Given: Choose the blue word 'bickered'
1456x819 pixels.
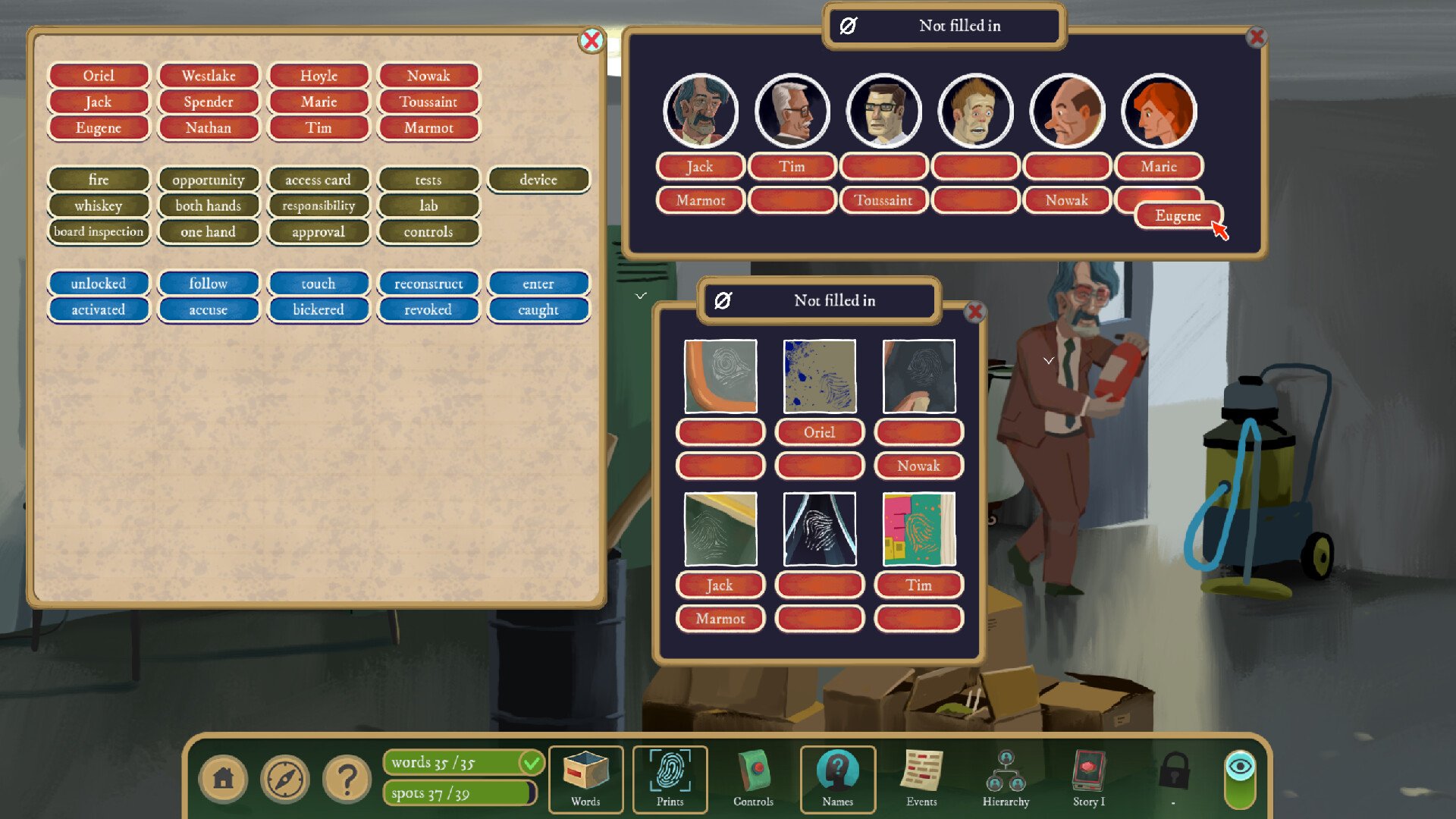Looking at the screenshot, I should coord(318,309).
